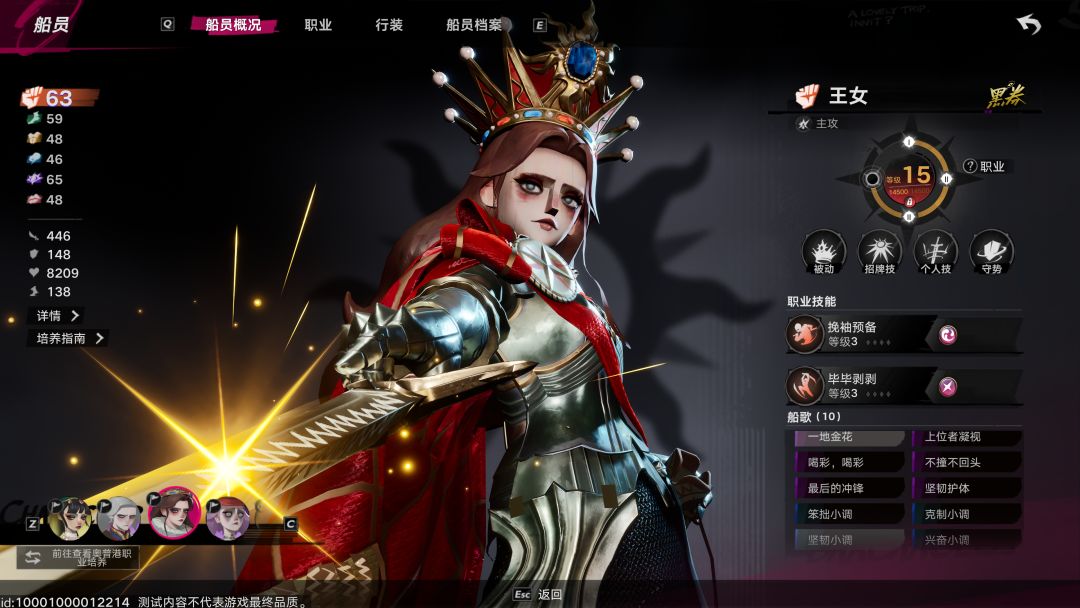View the 招牌技 signature skill icon
The width and height of the screenshot is (1080, 608).
[880, 252]
